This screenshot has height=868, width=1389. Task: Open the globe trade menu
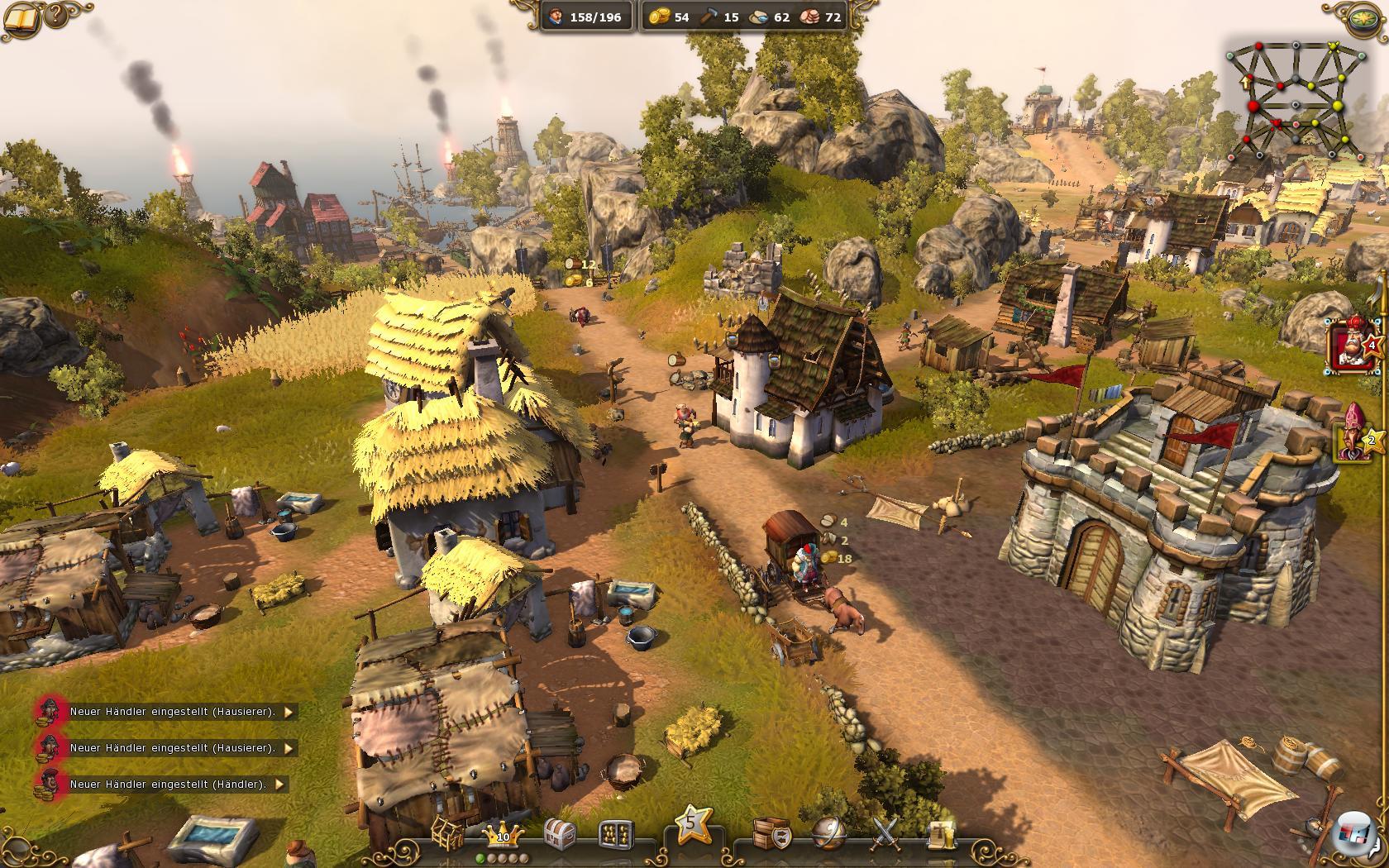click(x=828, y=833)
